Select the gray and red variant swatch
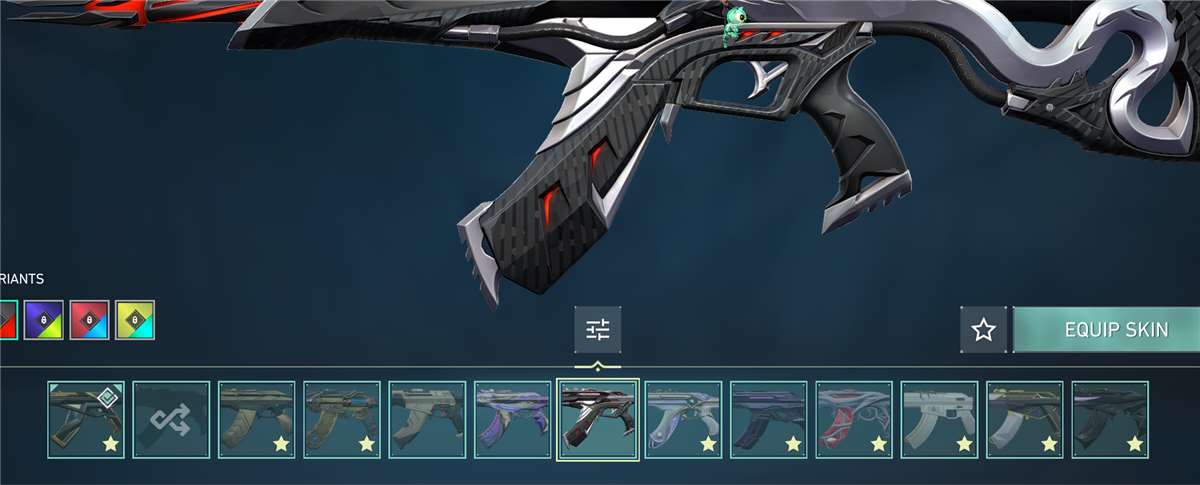This screenshot has height=485, width=1200. (x=7, y=320)
